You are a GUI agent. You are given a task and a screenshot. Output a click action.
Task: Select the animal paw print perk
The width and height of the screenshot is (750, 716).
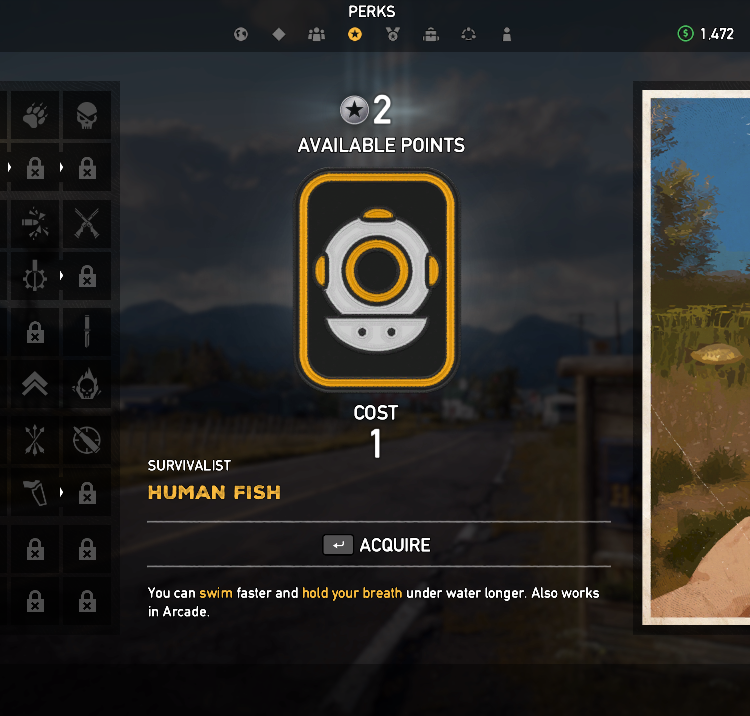click(35, 116)
